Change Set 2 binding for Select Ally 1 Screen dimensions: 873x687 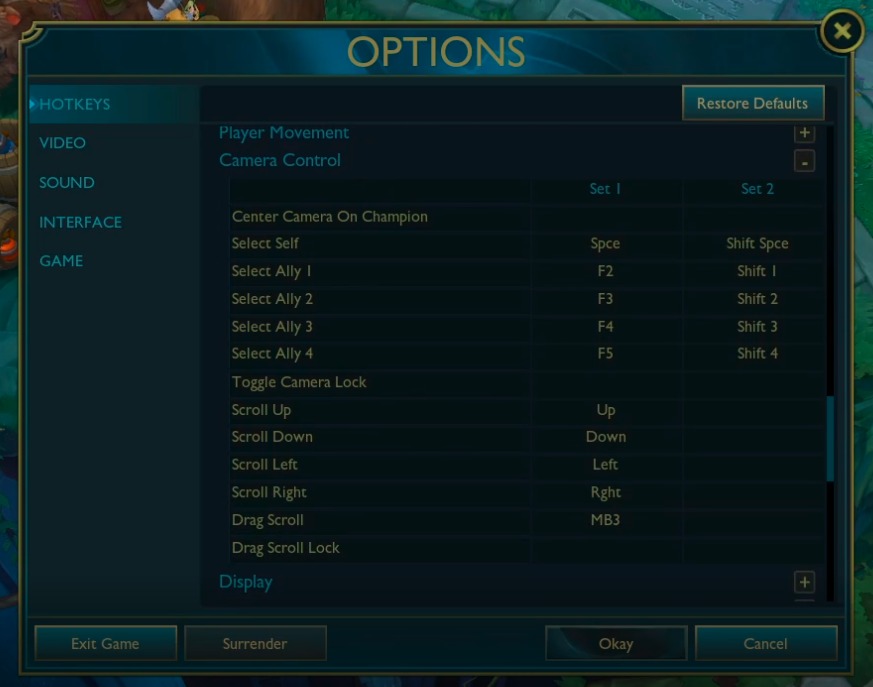pos(757,271)
